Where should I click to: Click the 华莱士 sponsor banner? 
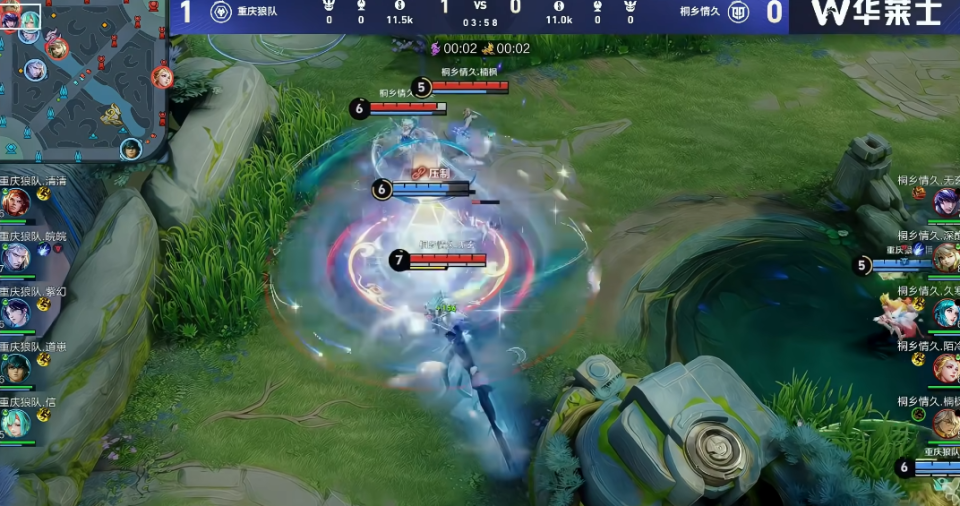(x=875, y=14)
